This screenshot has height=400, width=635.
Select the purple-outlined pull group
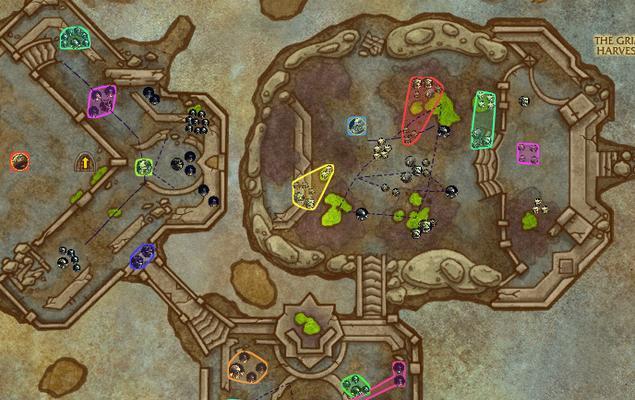pyautogui.click(x=101, y=101)
